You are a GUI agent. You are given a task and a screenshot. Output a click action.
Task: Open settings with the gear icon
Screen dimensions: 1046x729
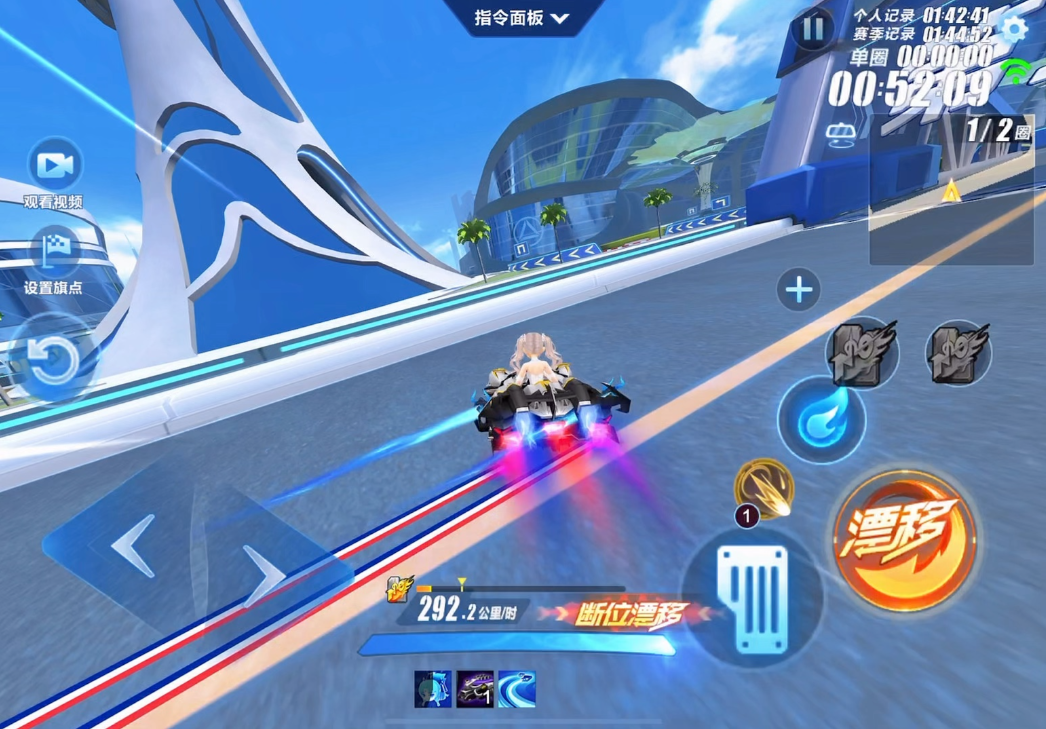coord(1014,28)
